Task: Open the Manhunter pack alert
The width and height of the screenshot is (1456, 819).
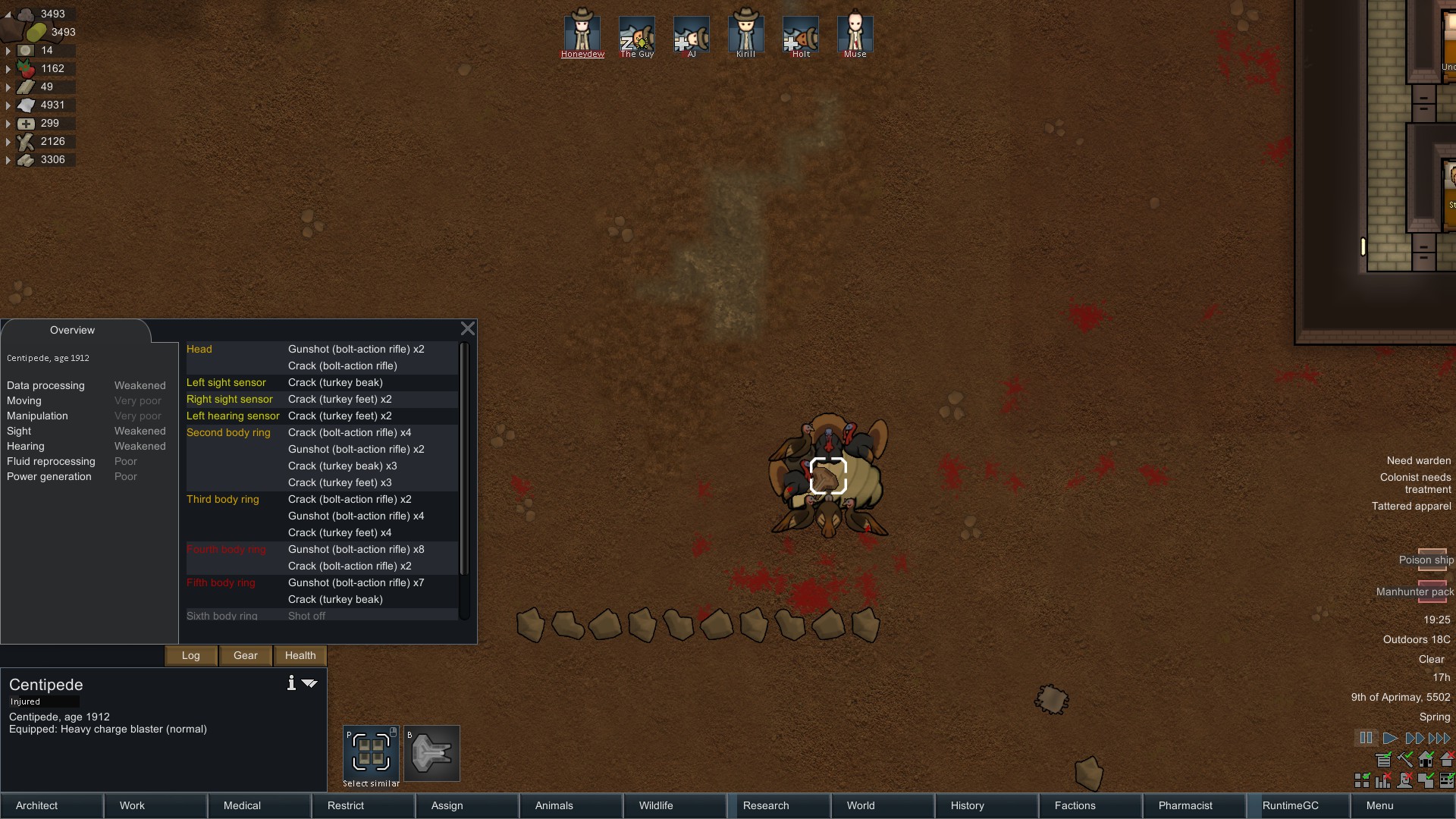Action: [1415, 592]
